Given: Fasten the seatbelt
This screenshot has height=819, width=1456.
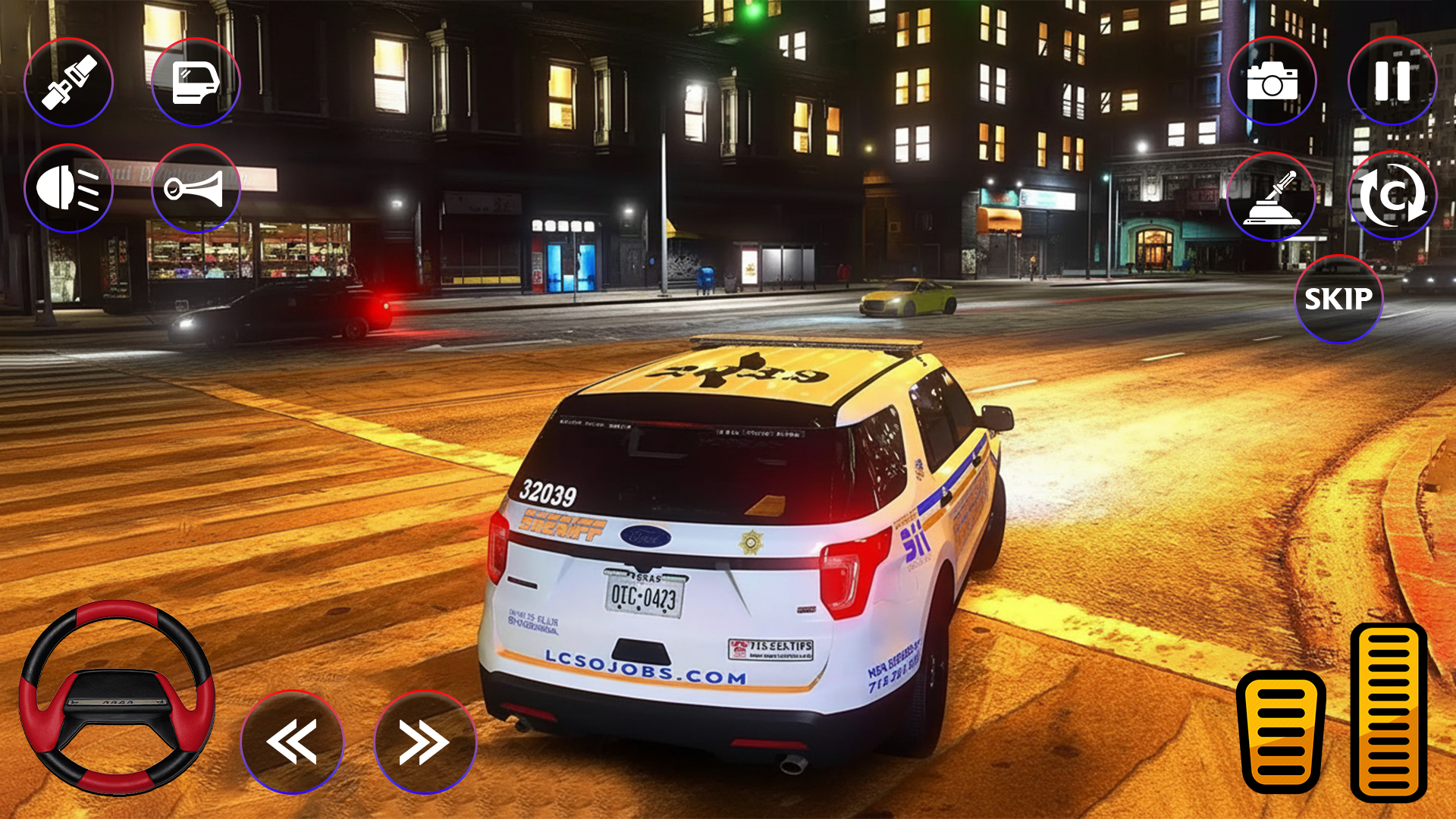Looking at the screenshot, I should (x=68, y=82).
